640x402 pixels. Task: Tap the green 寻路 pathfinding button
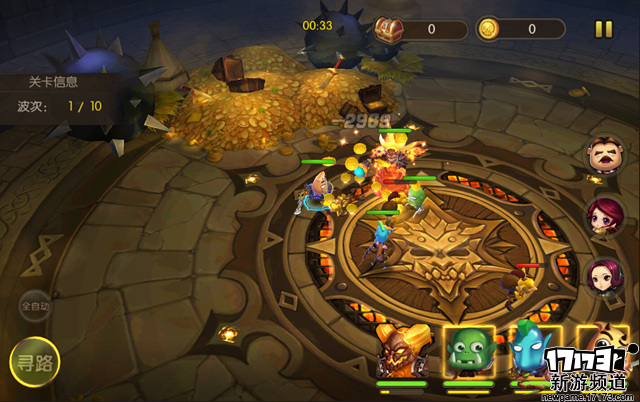pyautogui.click(x=35, y=362)
